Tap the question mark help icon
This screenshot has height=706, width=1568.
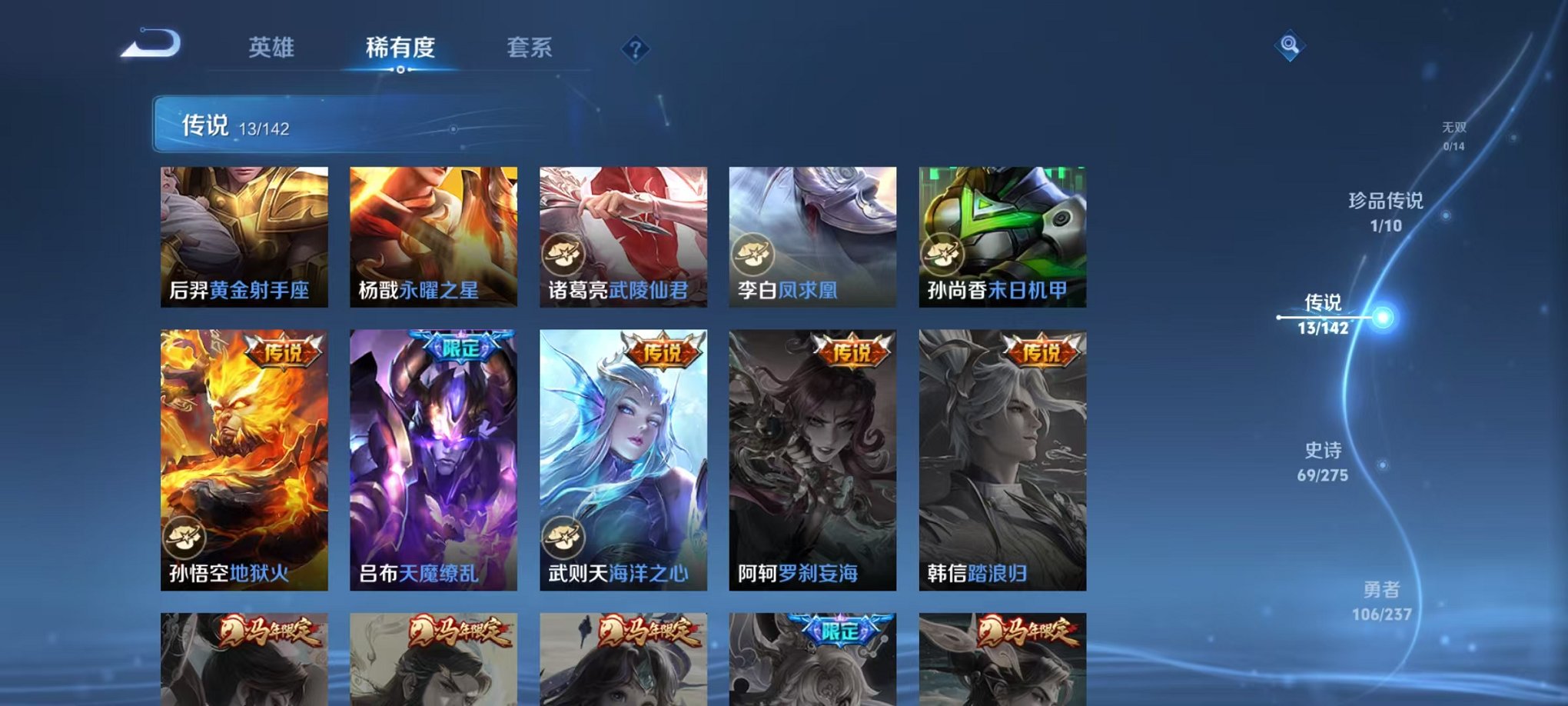(x=635, y=49)
